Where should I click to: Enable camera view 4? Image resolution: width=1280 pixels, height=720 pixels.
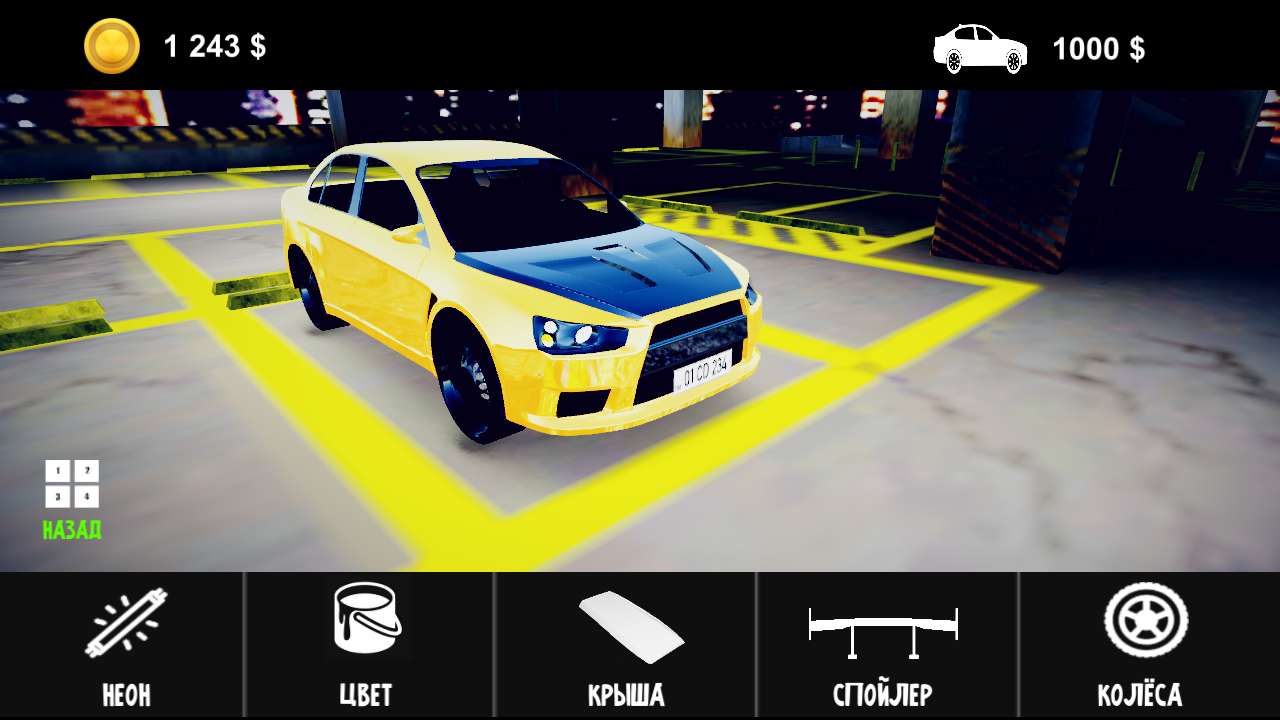point(87,496)
